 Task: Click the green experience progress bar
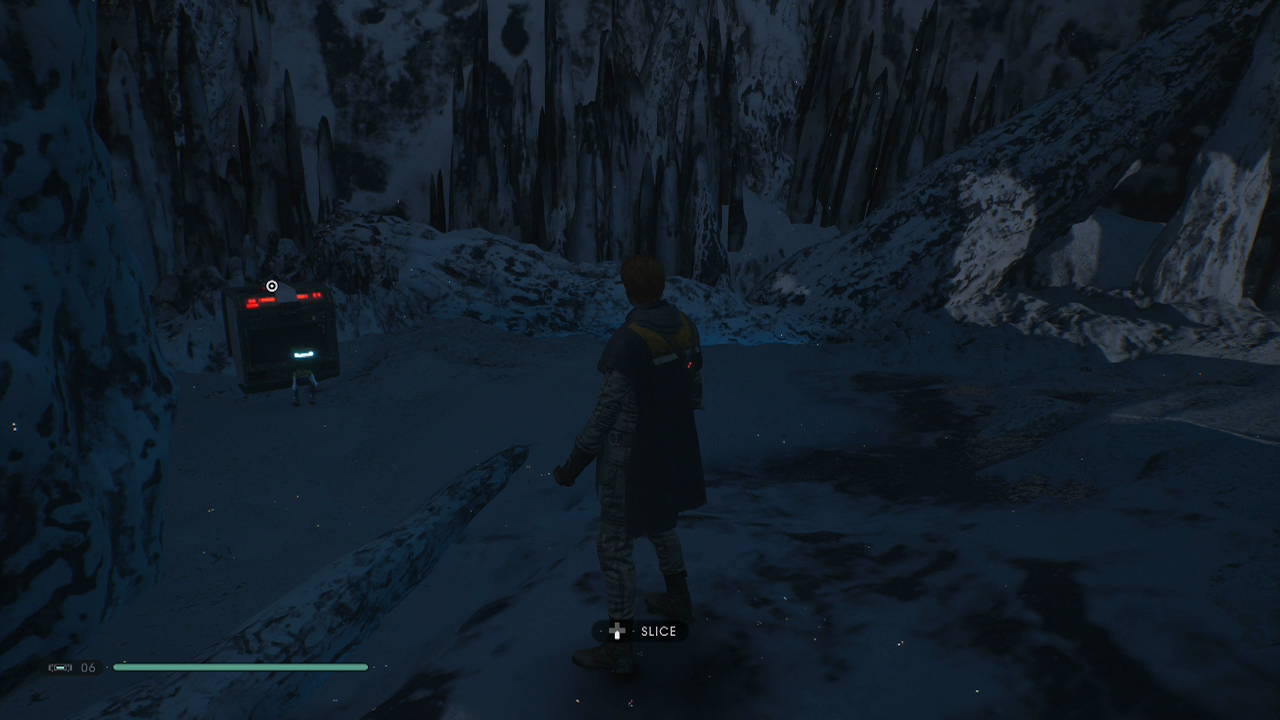coord(240,666)
